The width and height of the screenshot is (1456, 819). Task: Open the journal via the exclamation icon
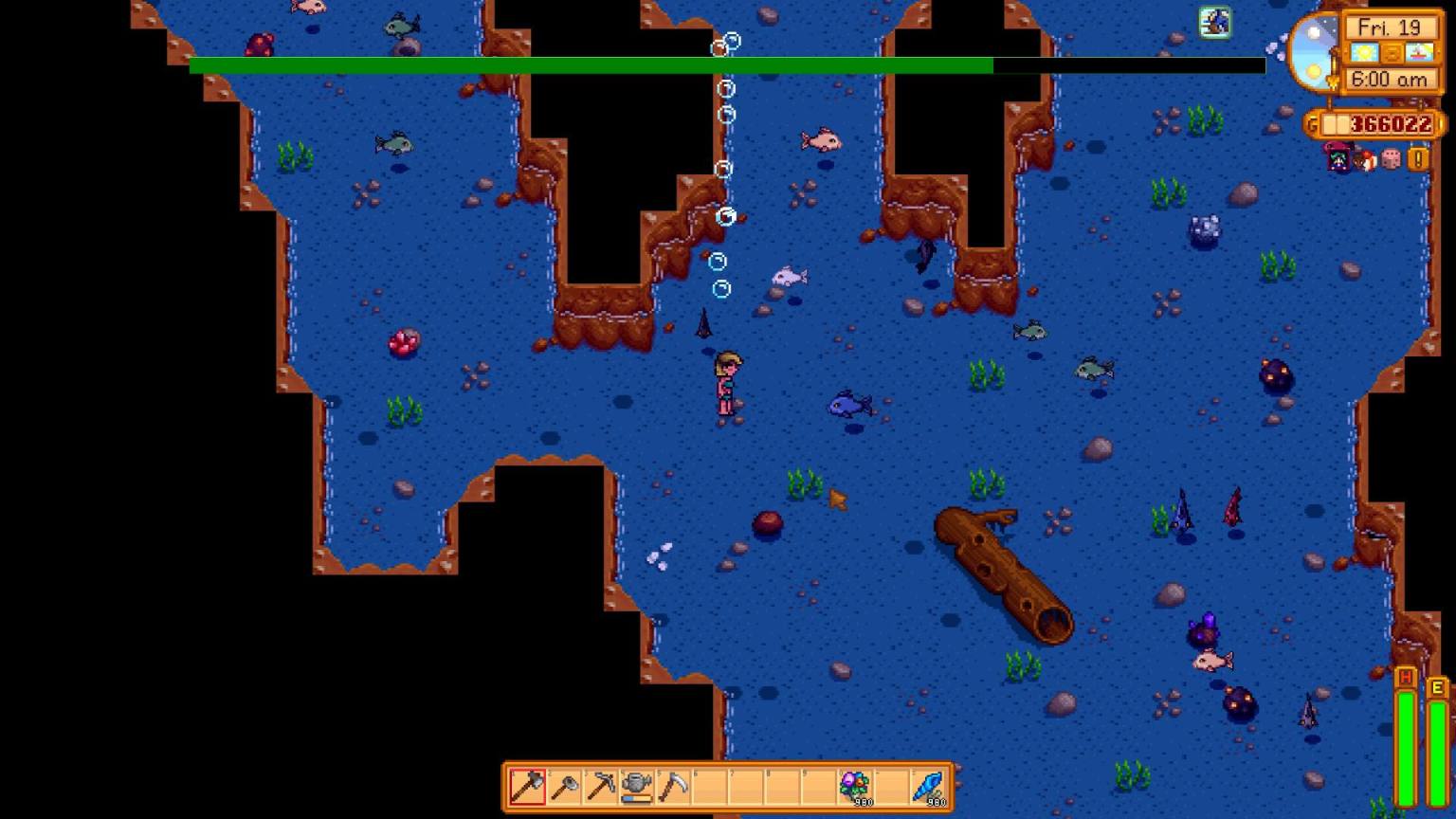pos(1415,159)
